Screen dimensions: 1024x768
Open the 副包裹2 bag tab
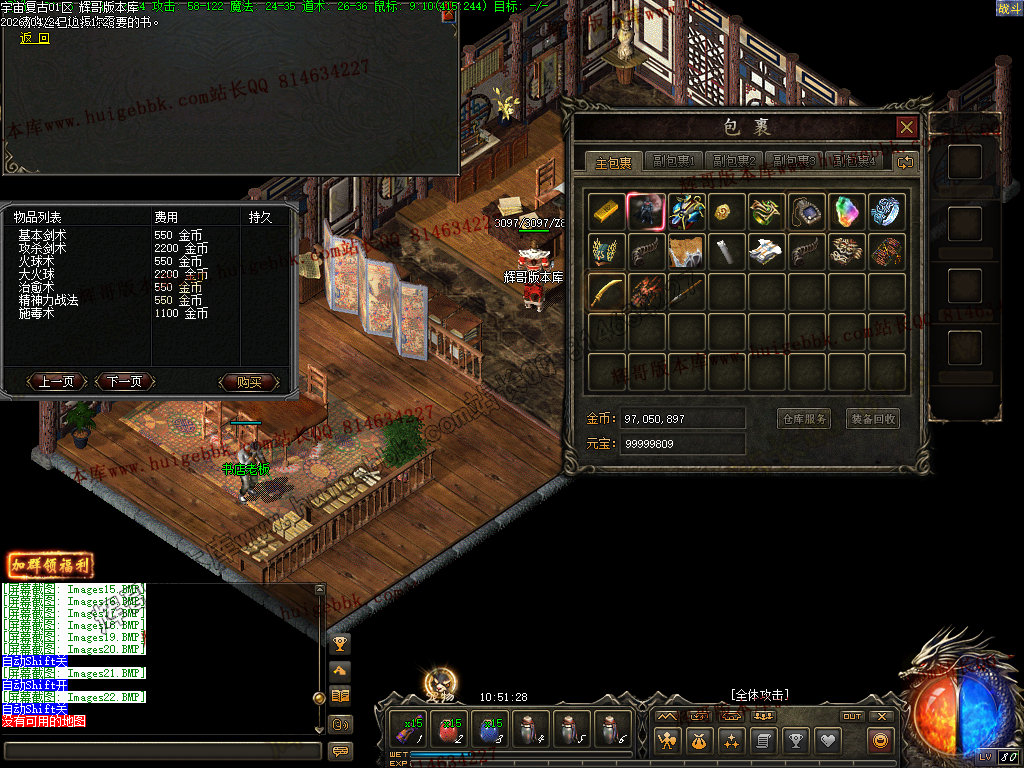734,162
